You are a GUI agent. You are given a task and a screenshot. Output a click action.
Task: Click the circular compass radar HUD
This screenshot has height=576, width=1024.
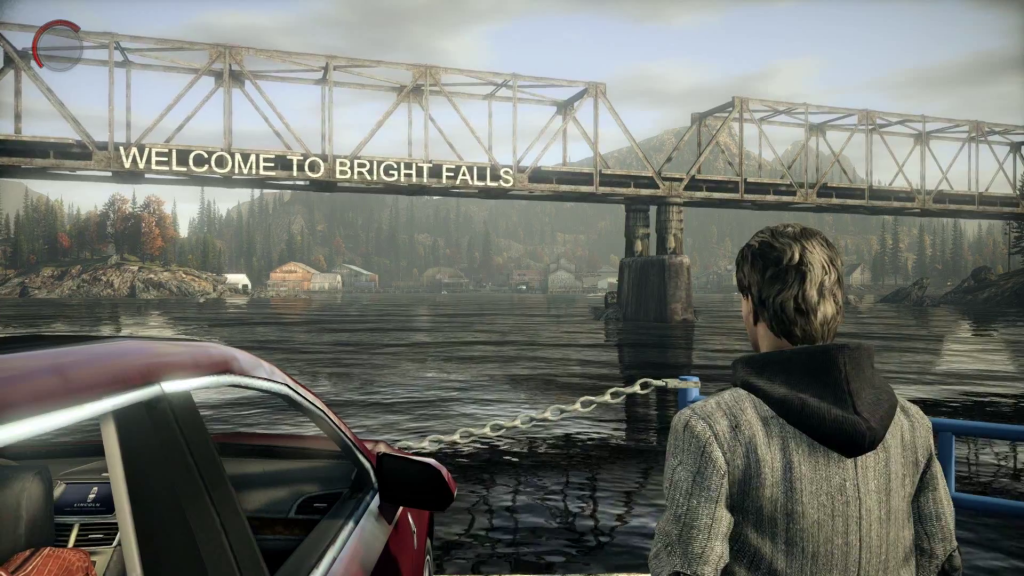[x=59, y=46]
